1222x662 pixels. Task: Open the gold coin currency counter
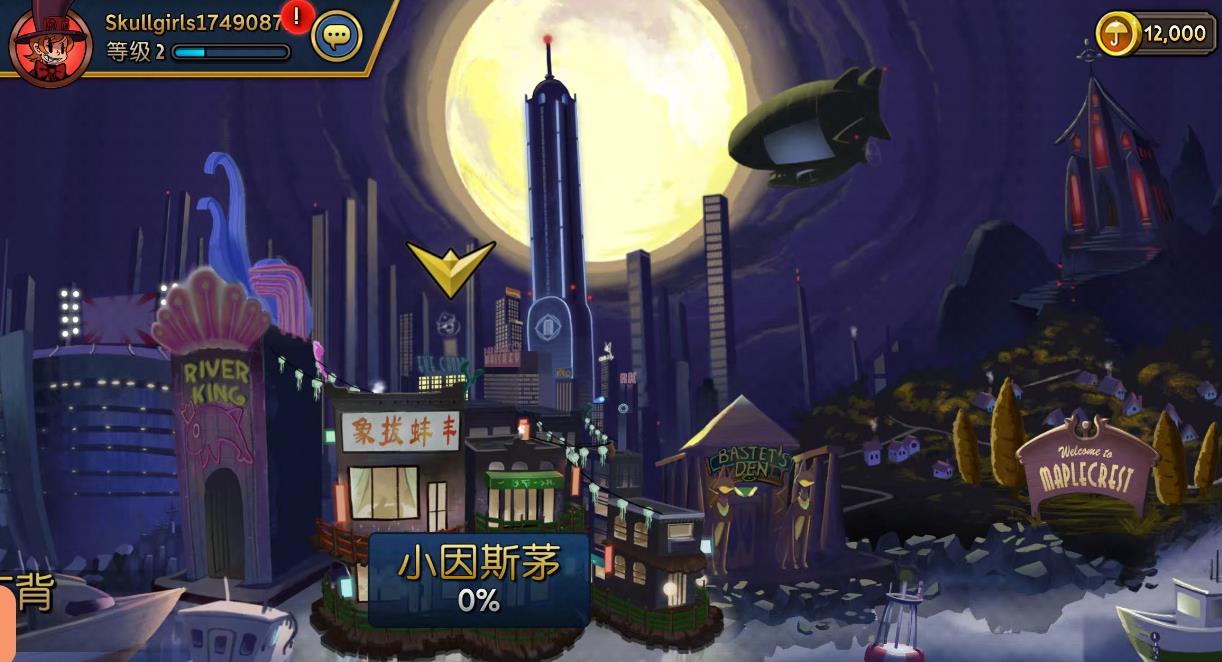coord(1156,33)
